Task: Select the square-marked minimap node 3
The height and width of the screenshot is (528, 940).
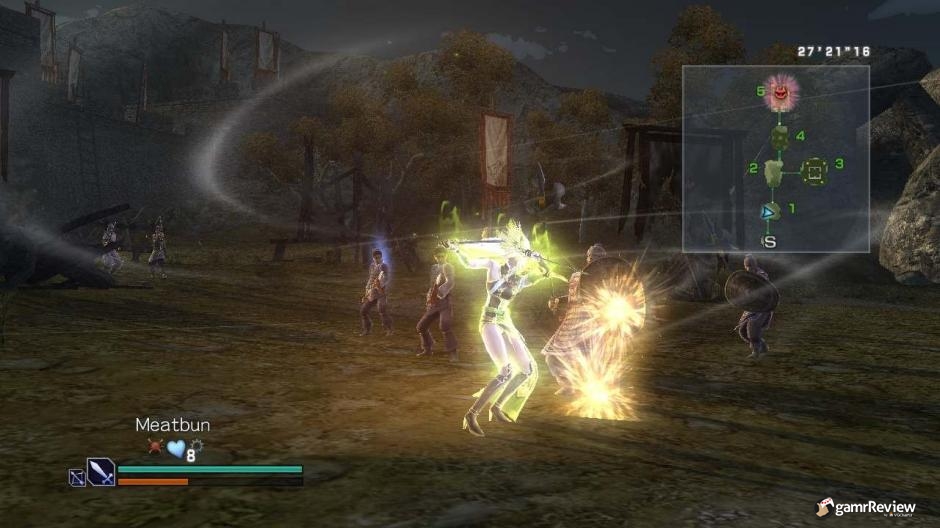Action: tap(815, 172)
